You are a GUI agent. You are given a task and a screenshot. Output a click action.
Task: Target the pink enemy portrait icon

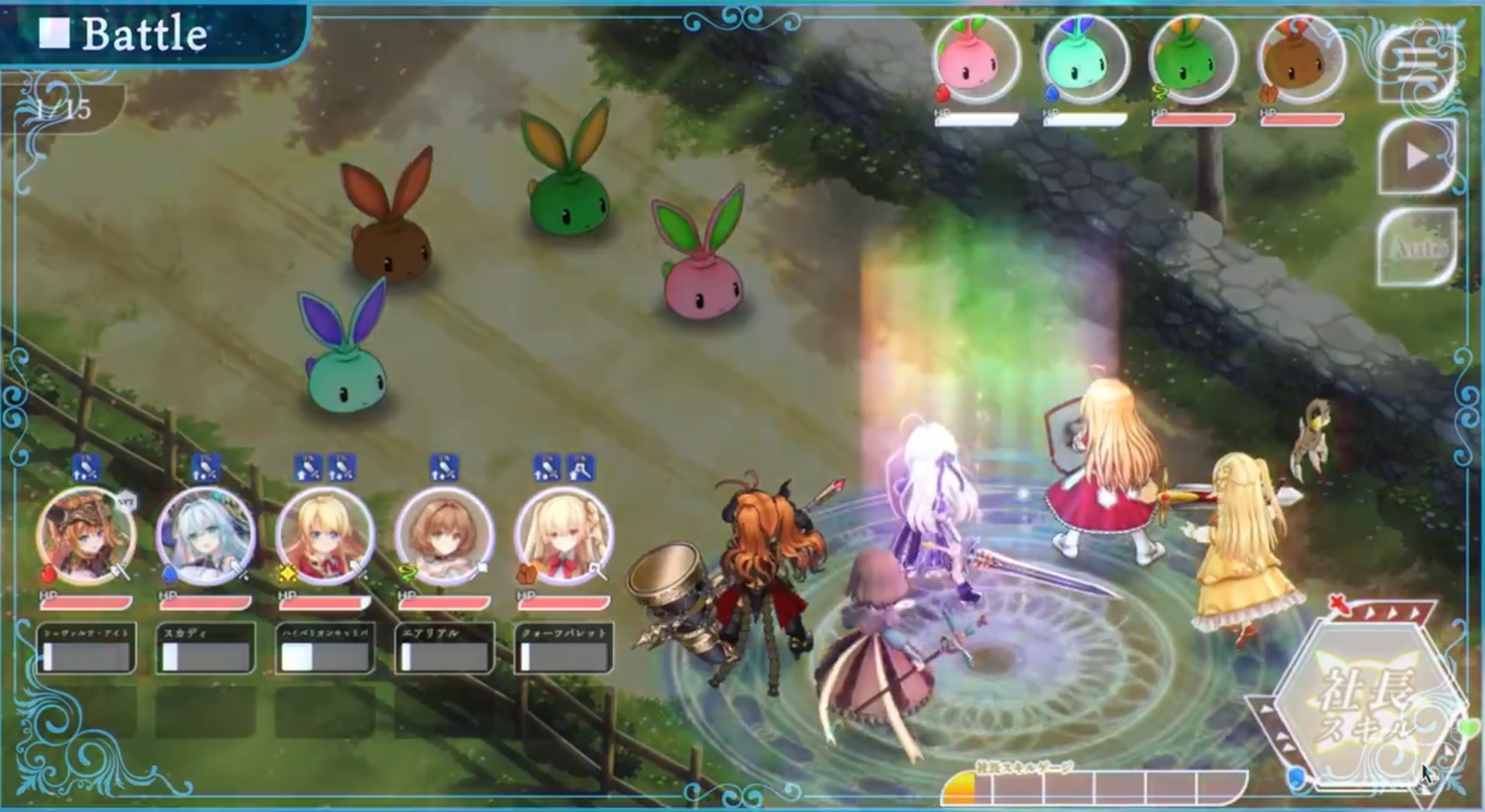pyautogui.click(x=976, y=59)
